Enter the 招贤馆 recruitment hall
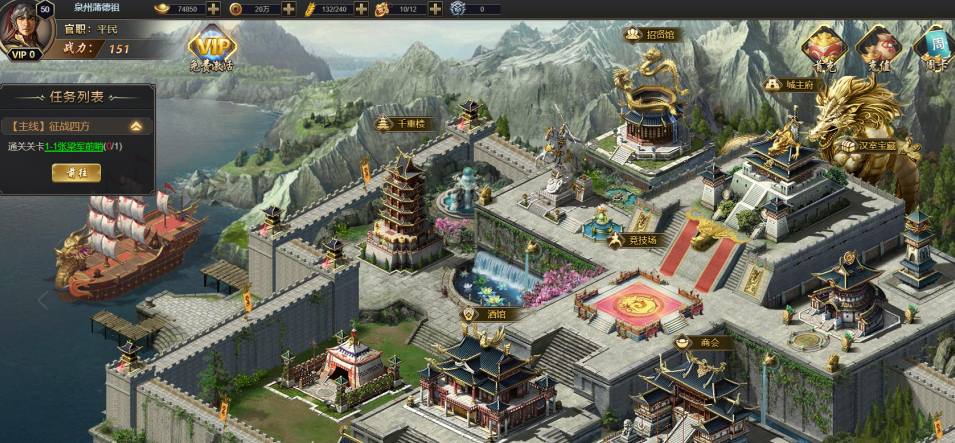 (651, 35)
